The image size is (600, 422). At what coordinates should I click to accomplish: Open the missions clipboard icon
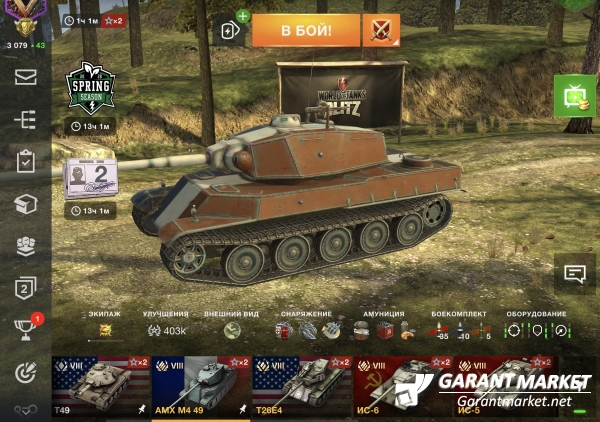(x=25, y=161)
